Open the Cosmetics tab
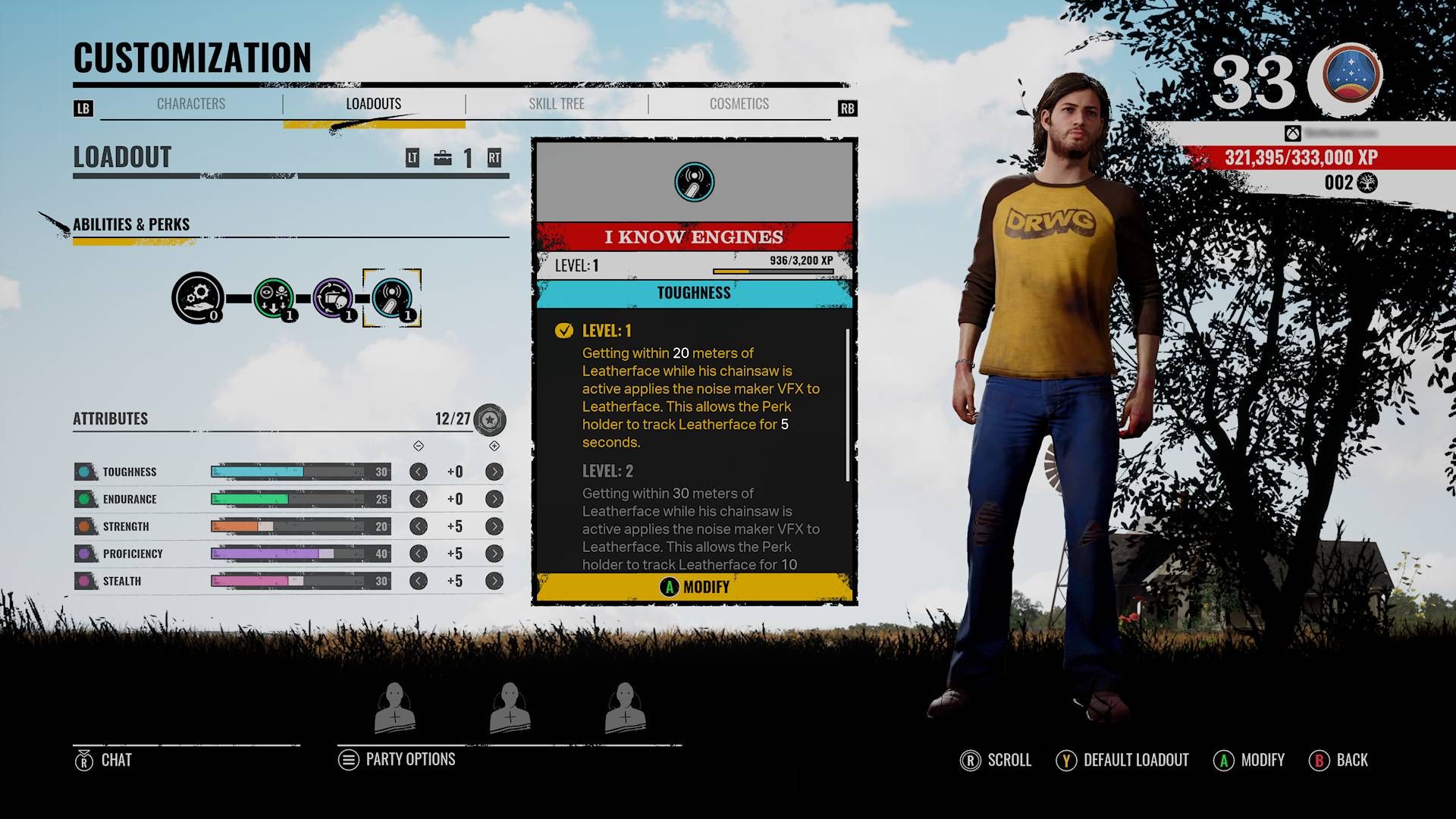The height and width of the screenshot is (819, 1456). click(739, 104)
